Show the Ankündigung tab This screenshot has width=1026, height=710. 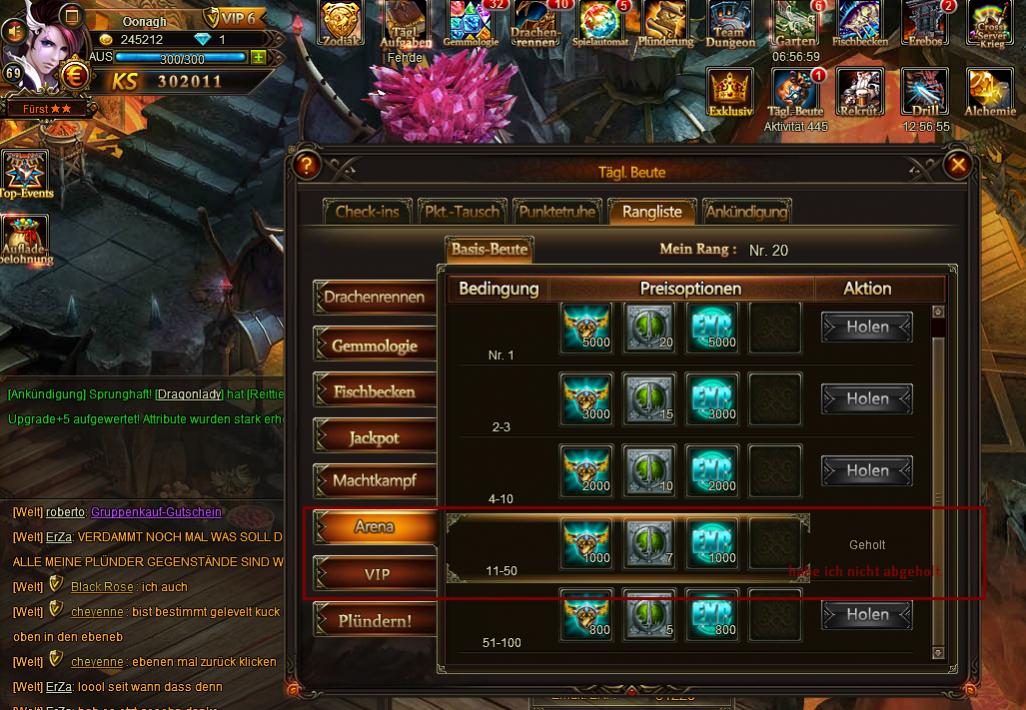click(746, 211)
